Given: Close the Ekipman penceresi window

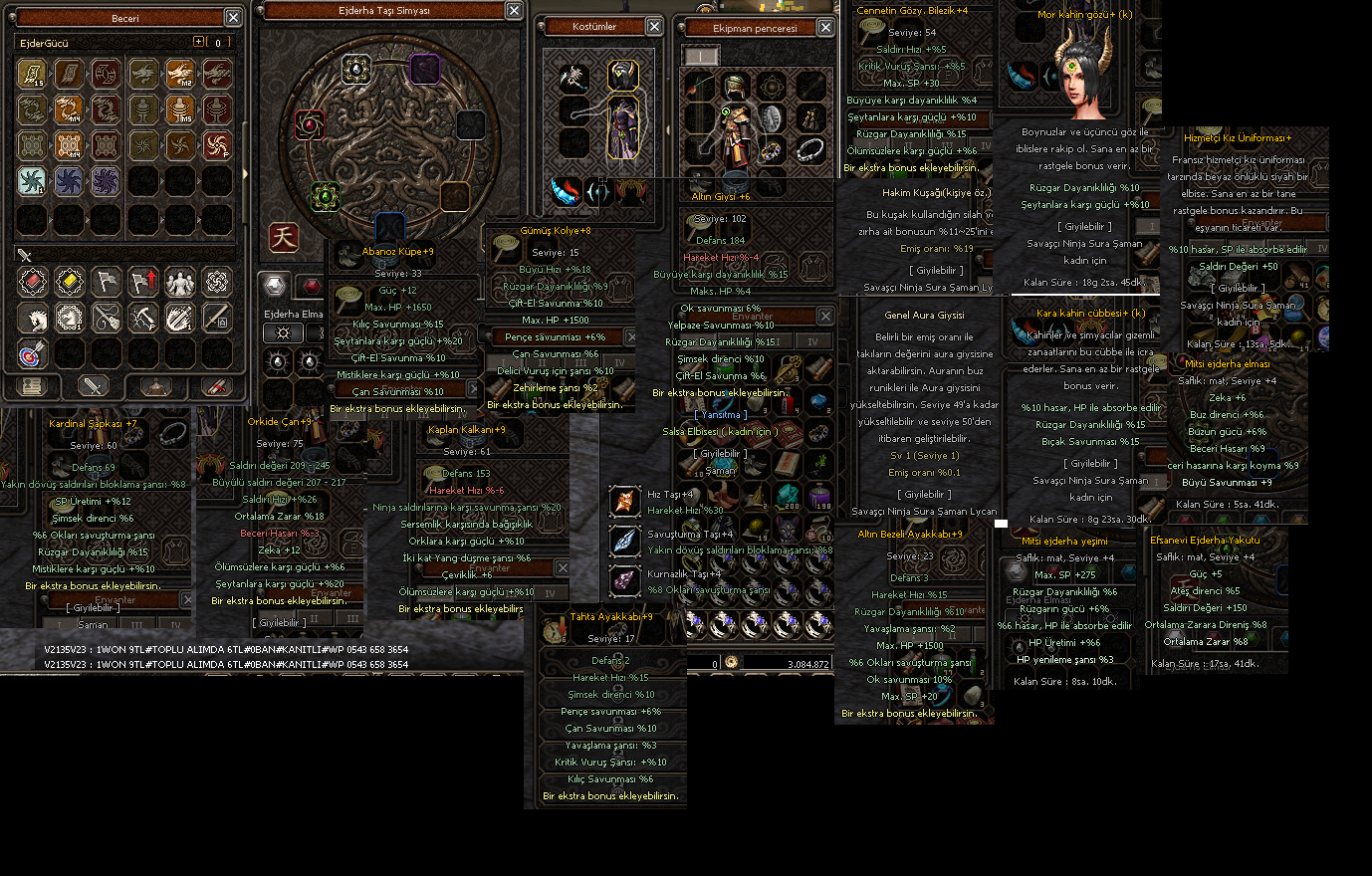Looking at the screenshot, I should click(x=825, y=28).
